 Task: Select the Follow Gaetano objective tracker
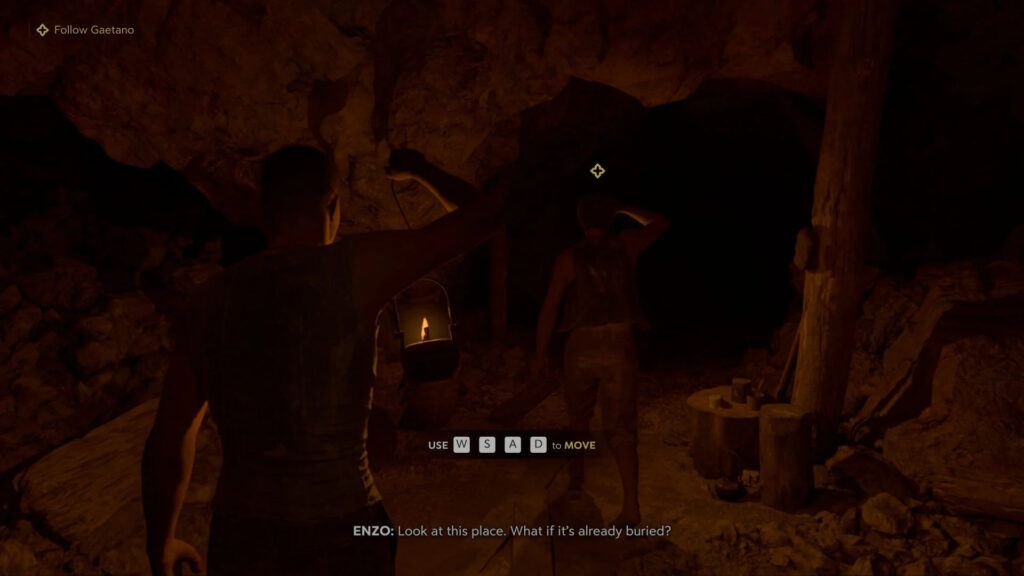click(85, 30)
